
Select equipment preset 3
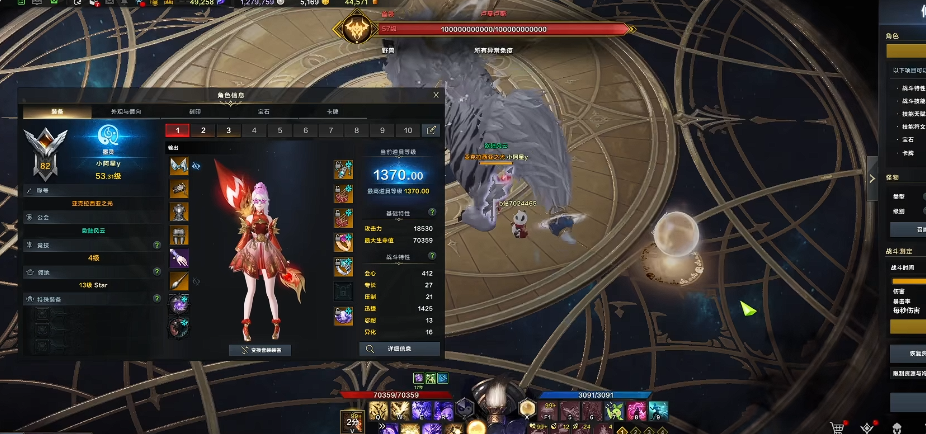tap(228, 130)
